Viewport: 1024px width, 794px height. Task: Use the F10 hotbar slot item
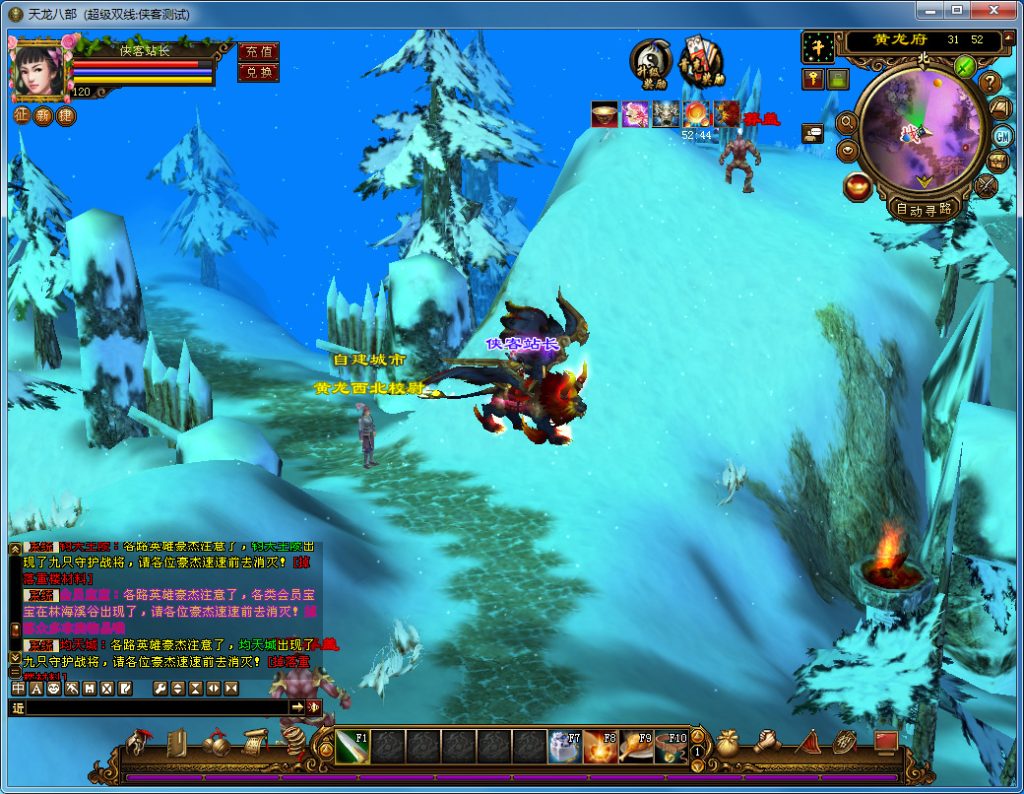(x=671, y=746)
